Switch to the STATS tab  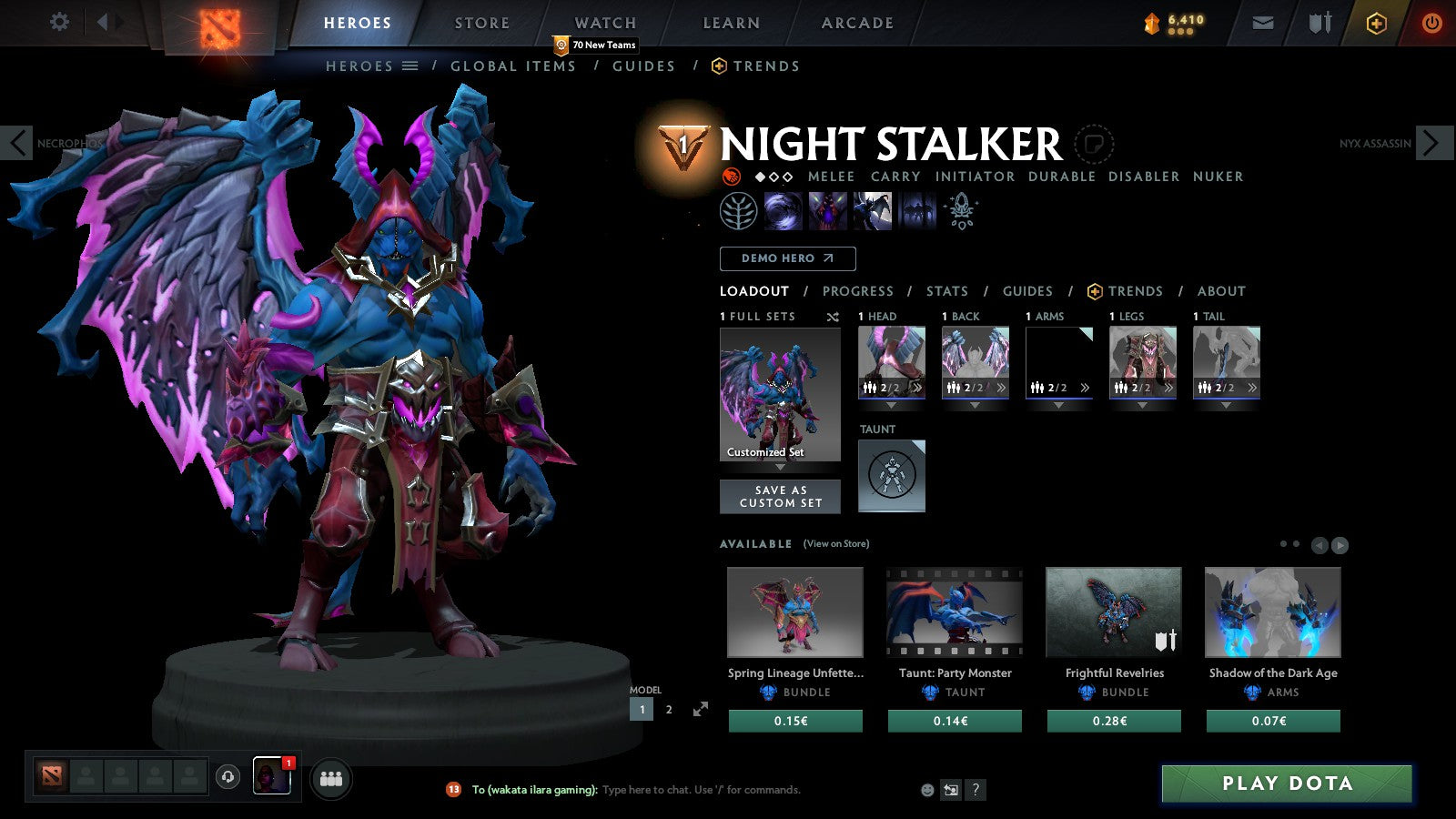coord(947,291)
